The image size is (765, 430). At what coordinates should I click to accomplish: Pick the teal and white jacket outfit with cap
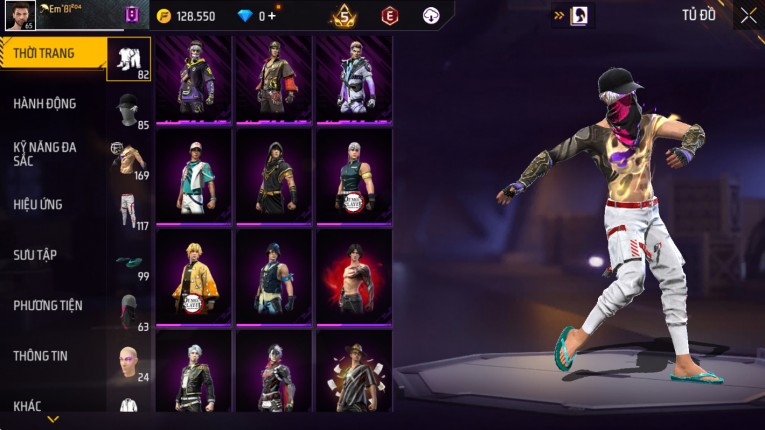(x=193, y=175)
